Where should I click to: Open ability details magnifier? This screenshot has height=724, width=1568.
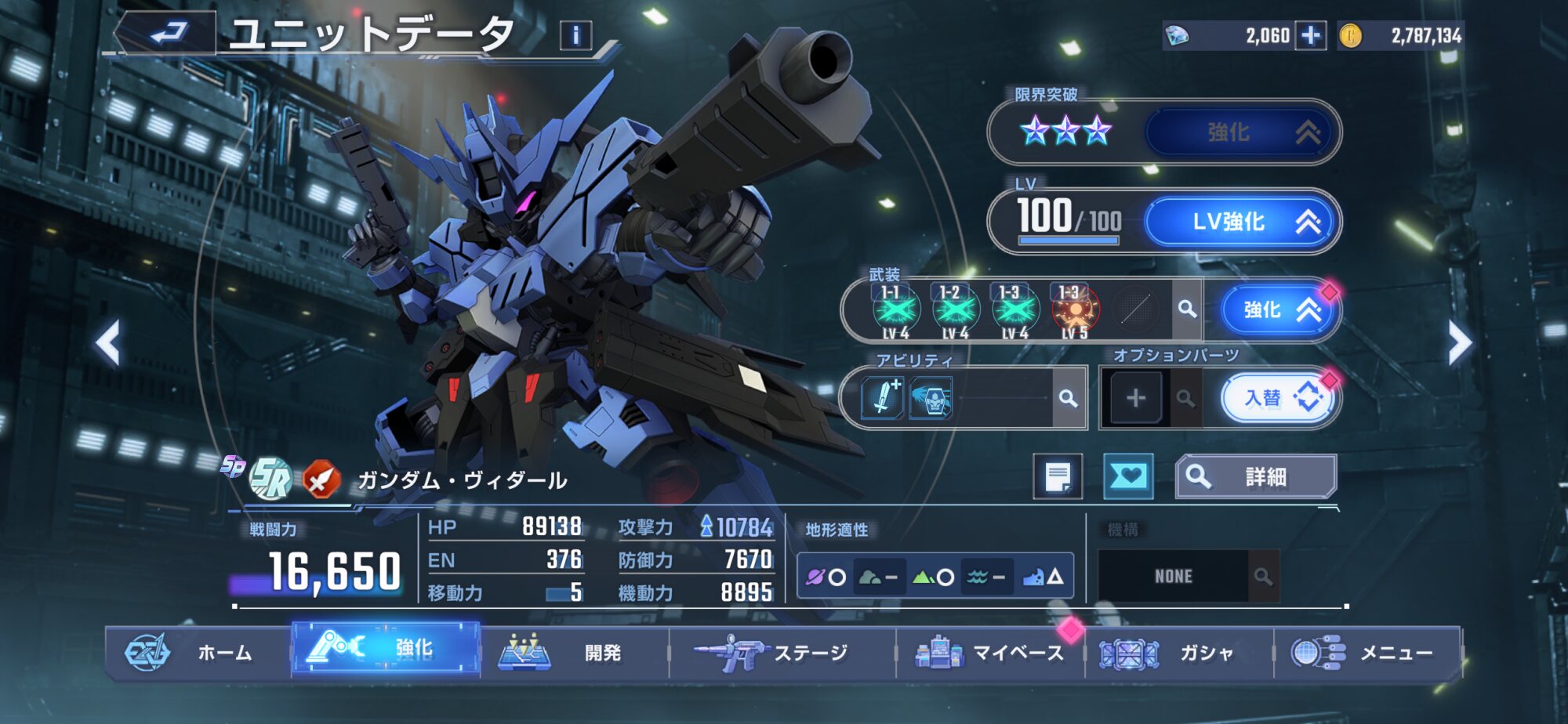click(1068, 398)
